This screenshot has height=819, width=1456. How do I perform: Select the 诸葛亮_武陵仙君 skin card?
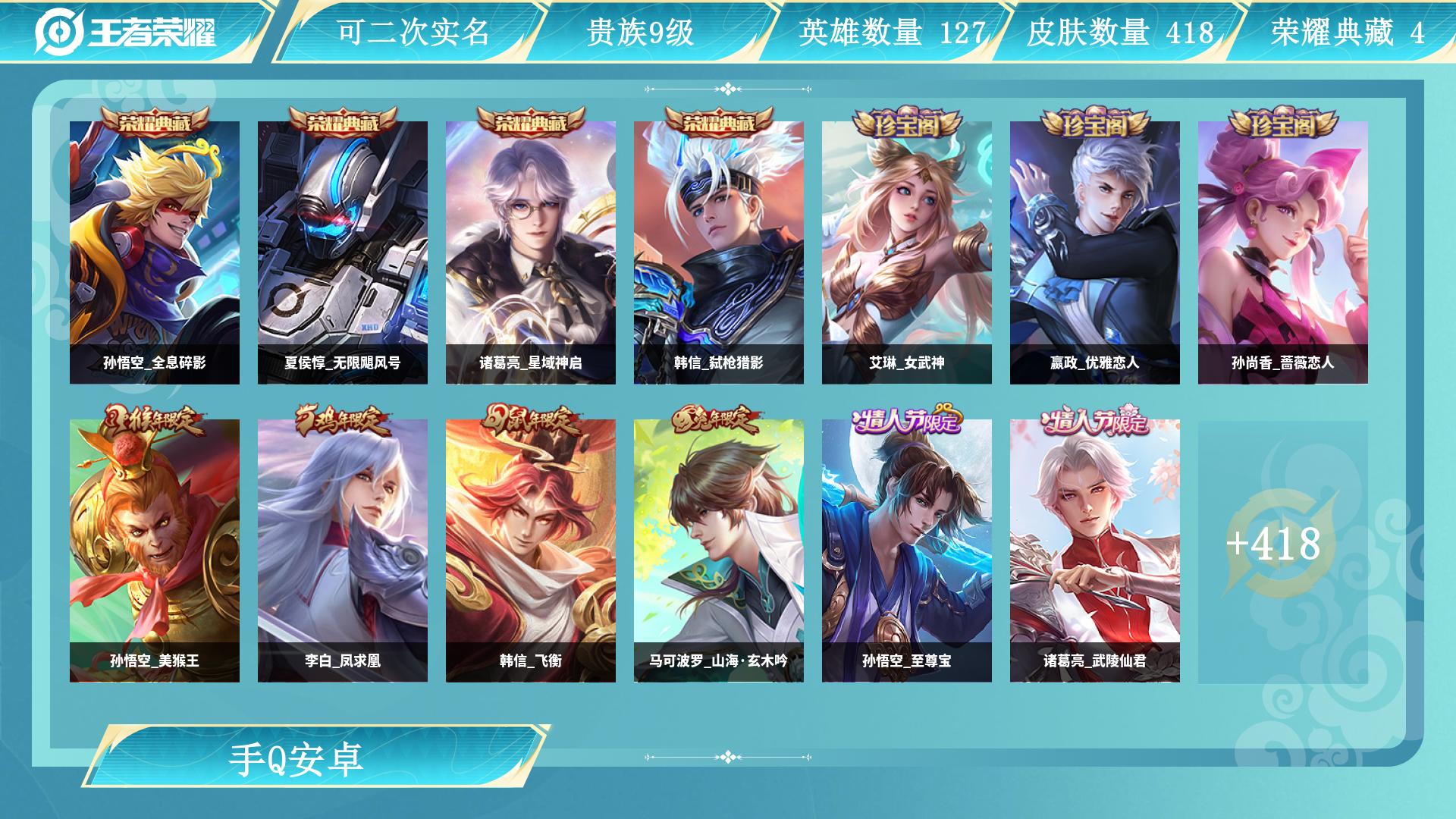pos(1095,551)
